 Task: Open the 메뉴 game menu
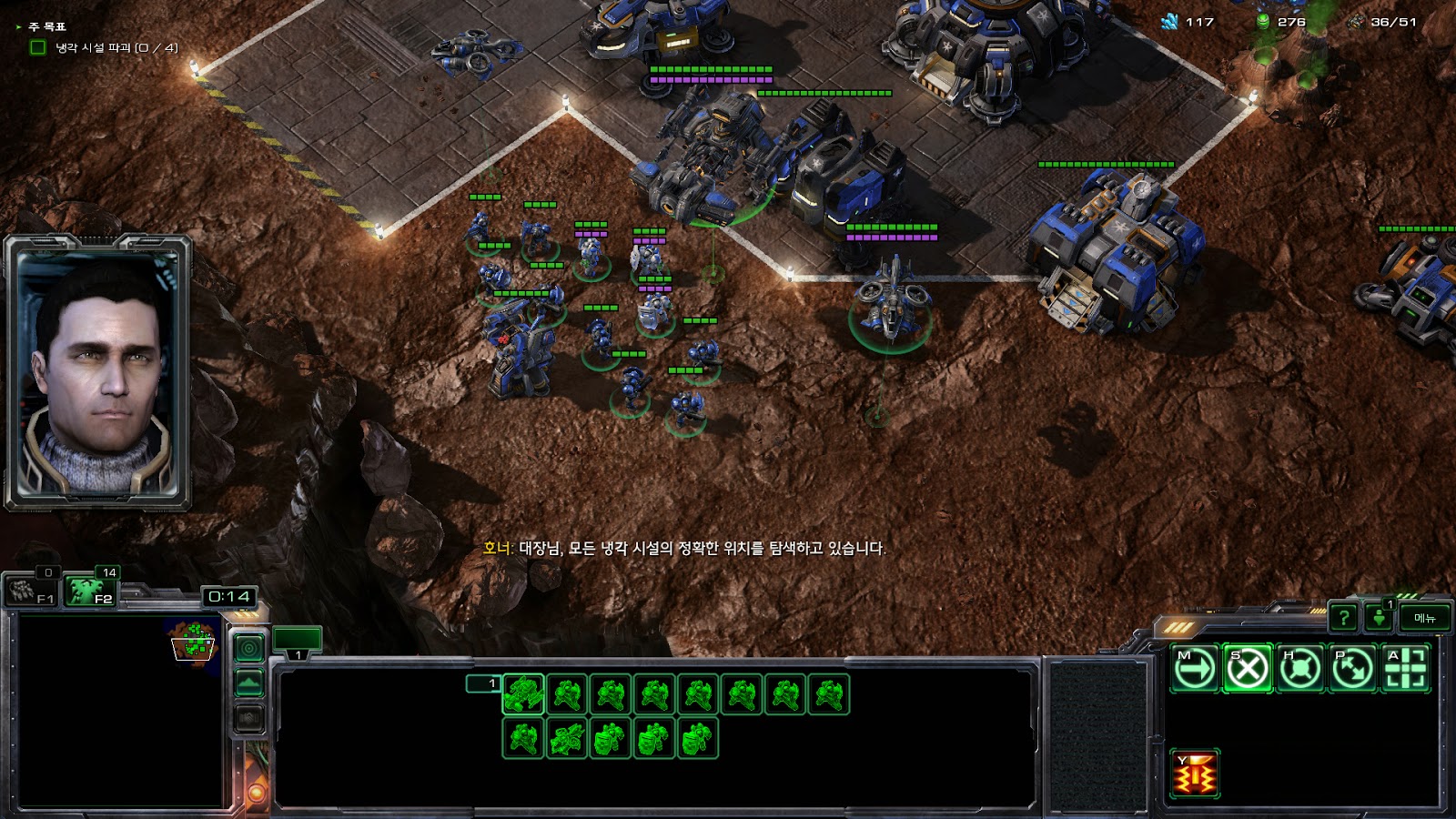(1424, 618)
